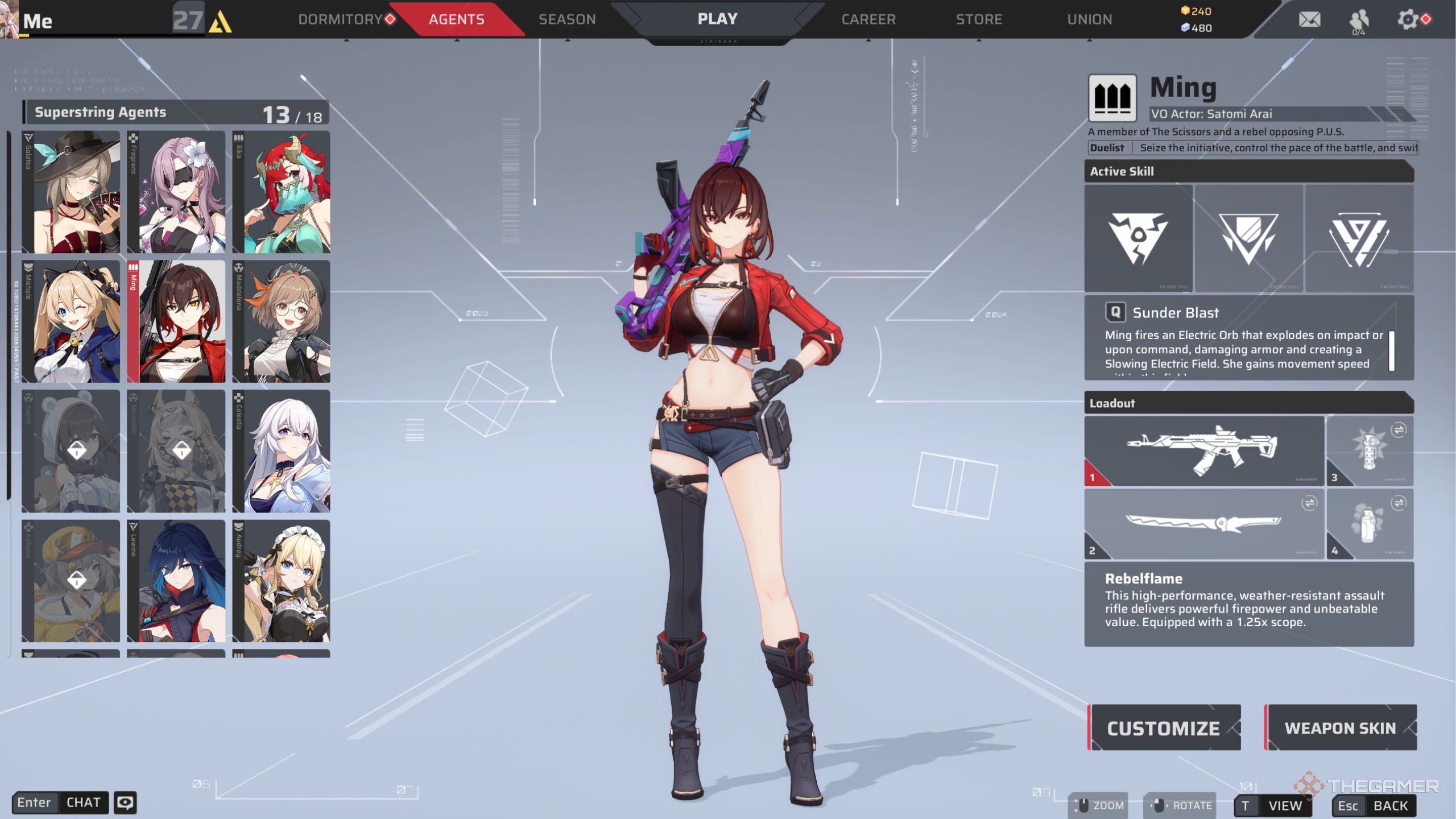Choose the Lawine agent portrait

(176, 581)
